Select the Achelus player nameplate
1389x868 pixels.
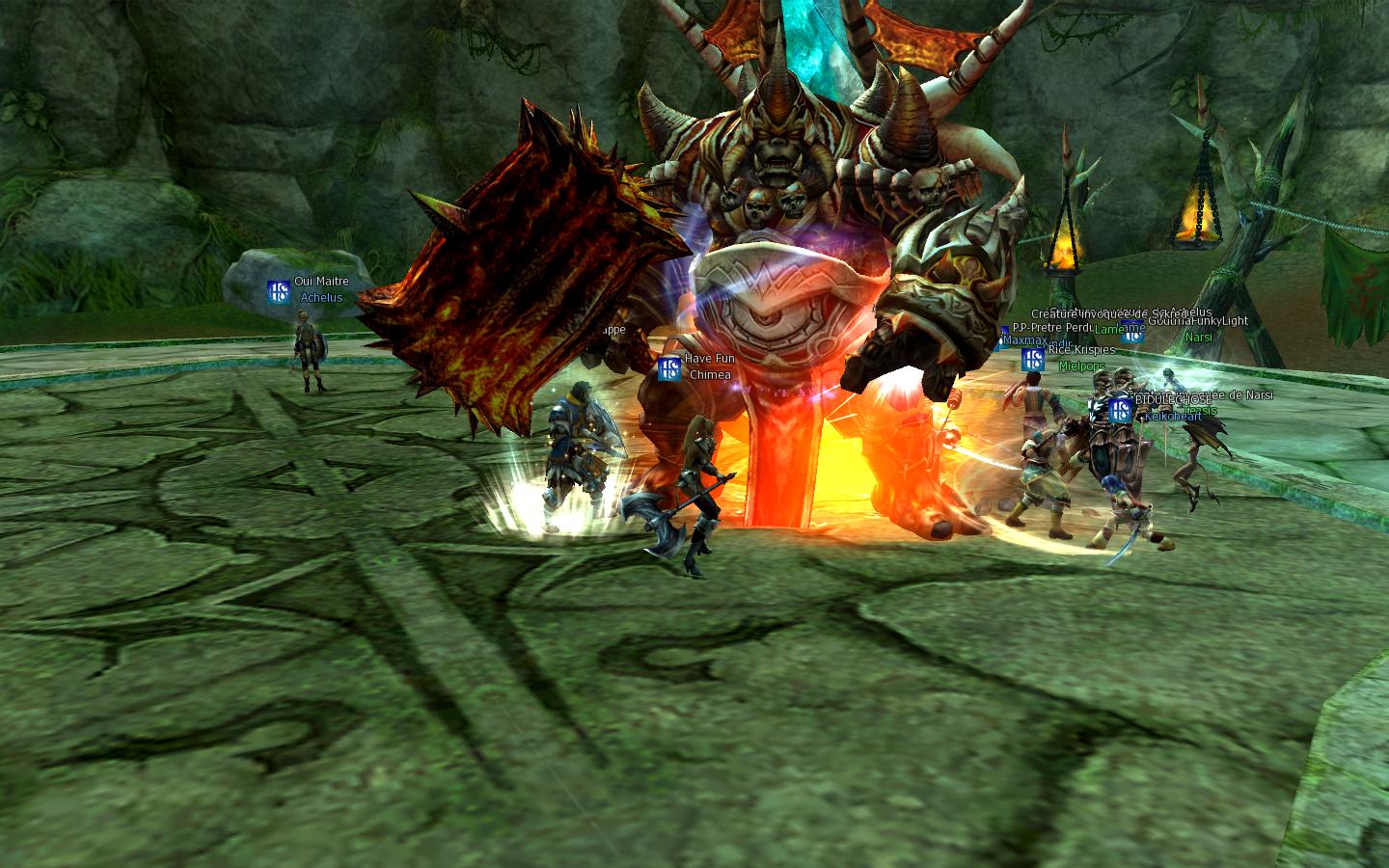coord(321,298)
